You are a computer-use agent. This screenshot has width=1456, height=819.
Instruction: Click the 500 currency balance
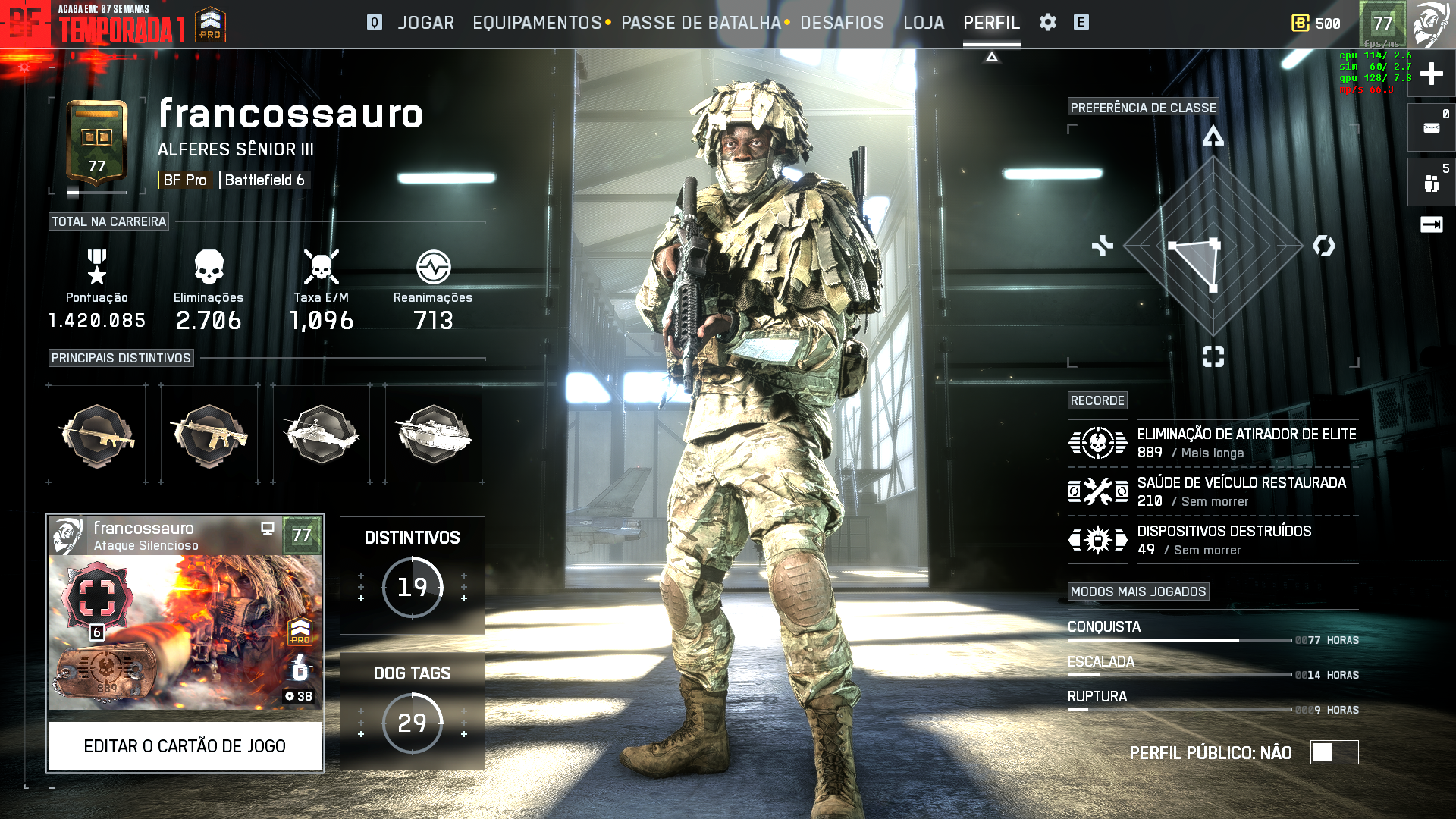point(1316,24)
